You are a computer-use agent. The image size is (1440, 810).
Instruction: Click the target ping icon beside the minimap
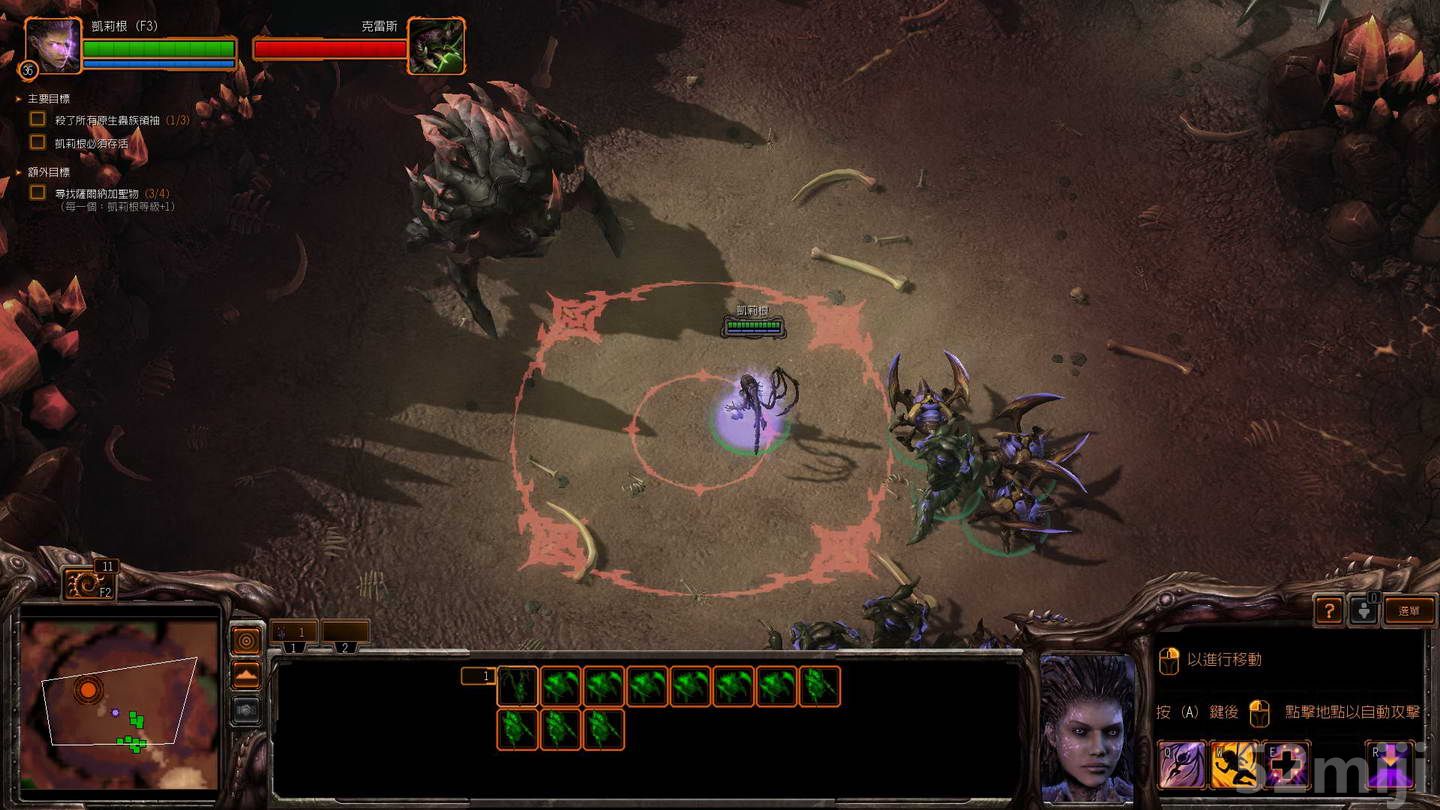tap(245, 640)
